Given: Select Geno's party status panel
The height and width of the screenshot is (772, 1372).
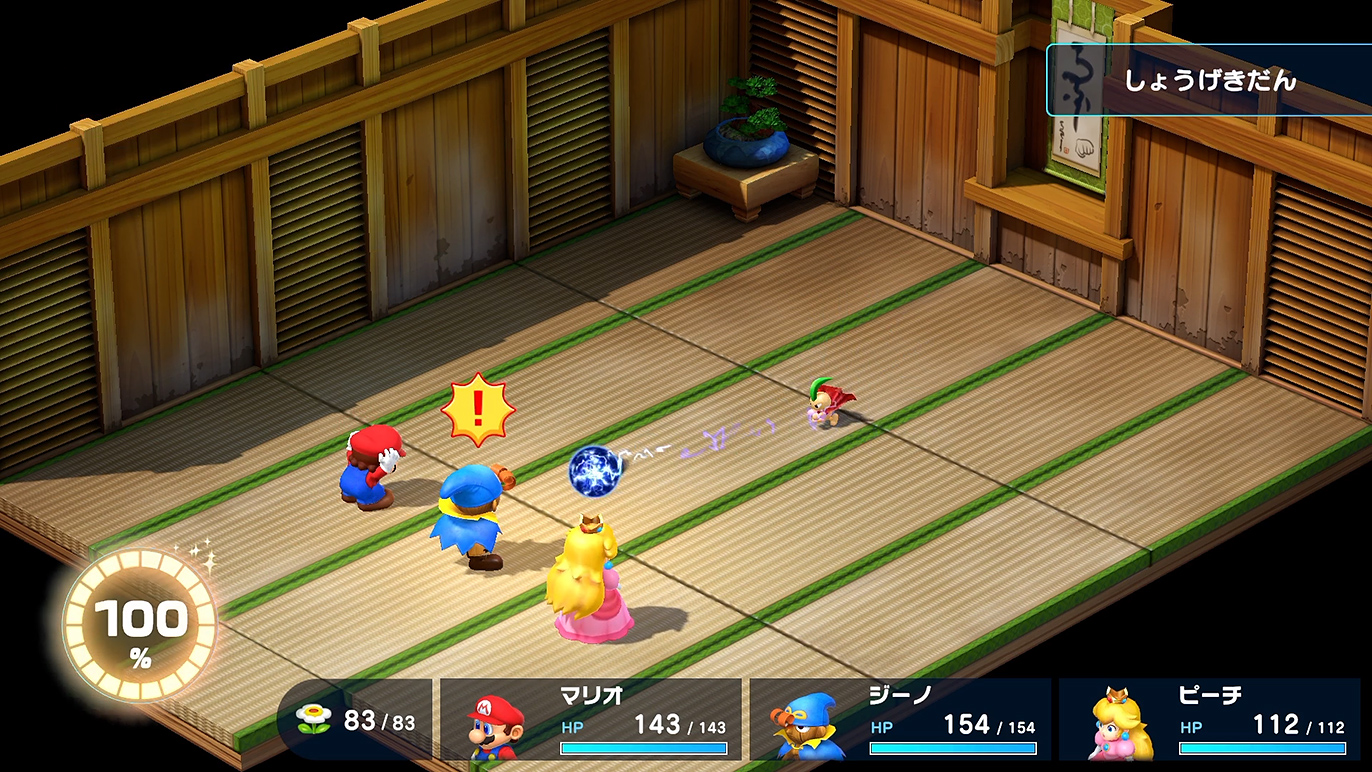Looking at the screenshot, I should pos(900,719).
